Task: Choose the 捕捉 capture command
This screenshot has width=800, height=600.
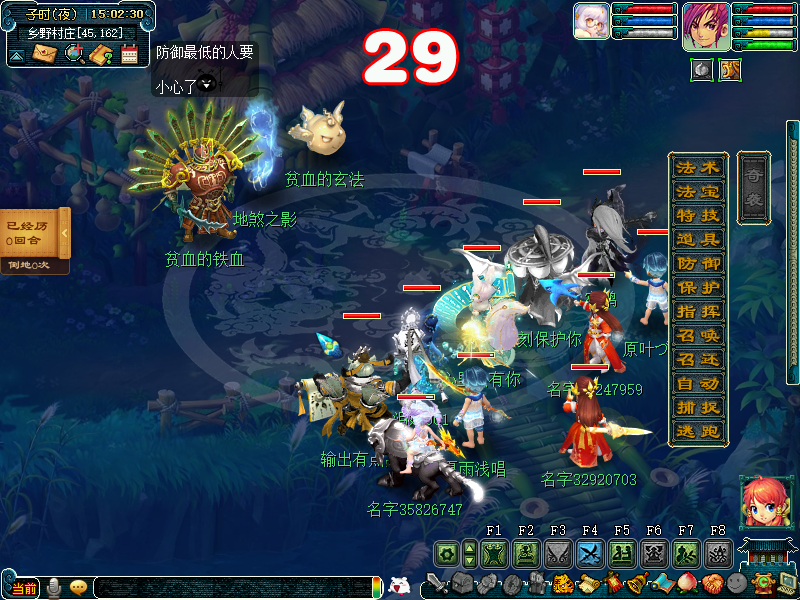Action: click(x=697, y=408)
